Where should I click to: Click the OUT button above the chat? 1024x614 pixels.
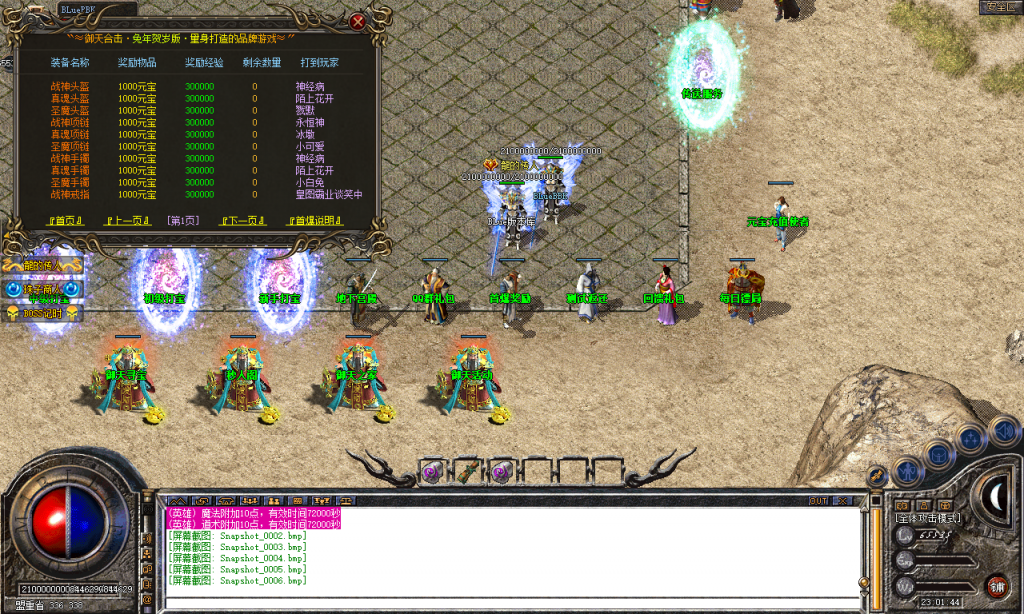point(818,500)
